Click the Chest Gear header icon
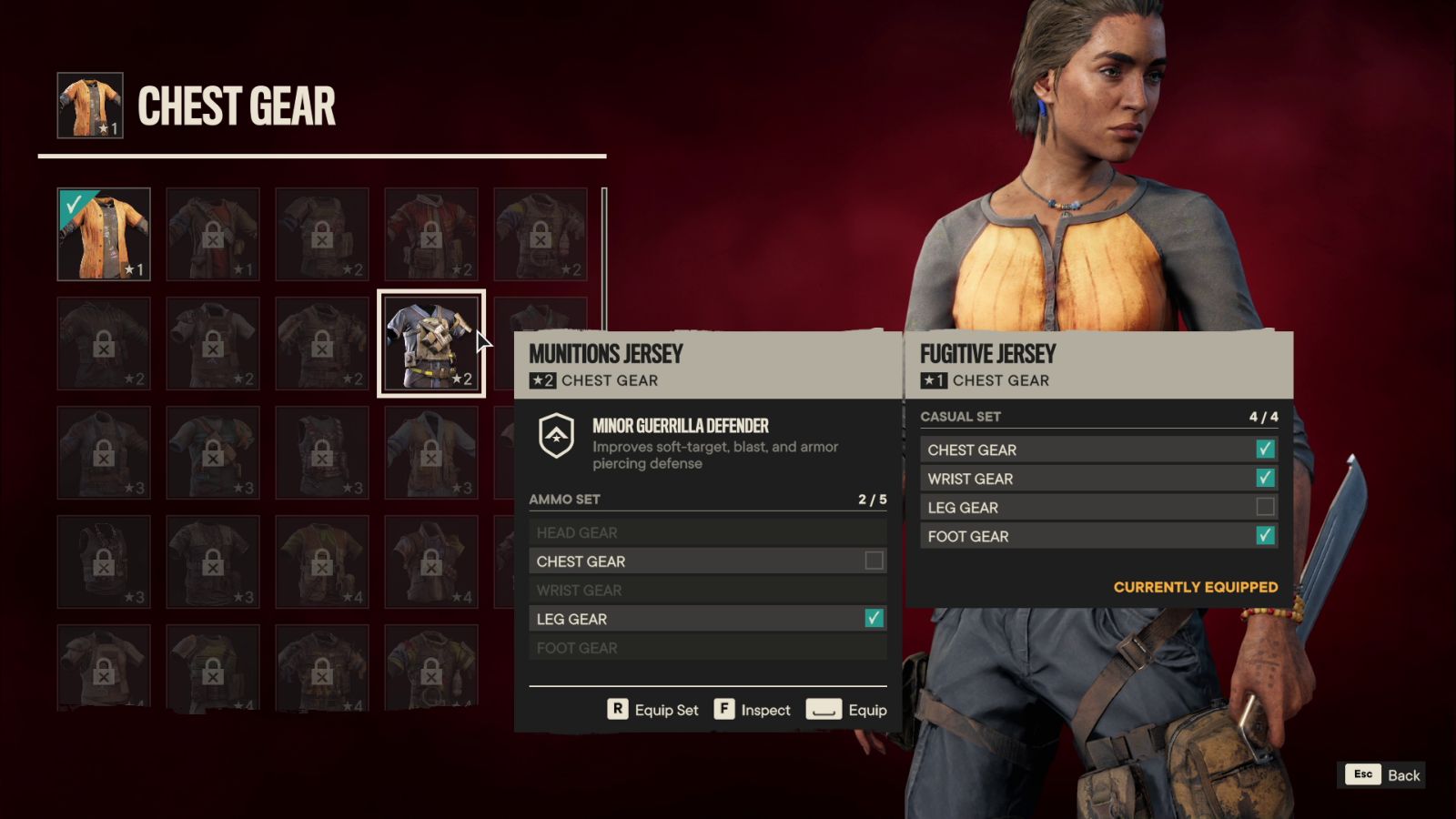Image resolution: width=1456 pixels, height=819 pixels. click(90, 106)
